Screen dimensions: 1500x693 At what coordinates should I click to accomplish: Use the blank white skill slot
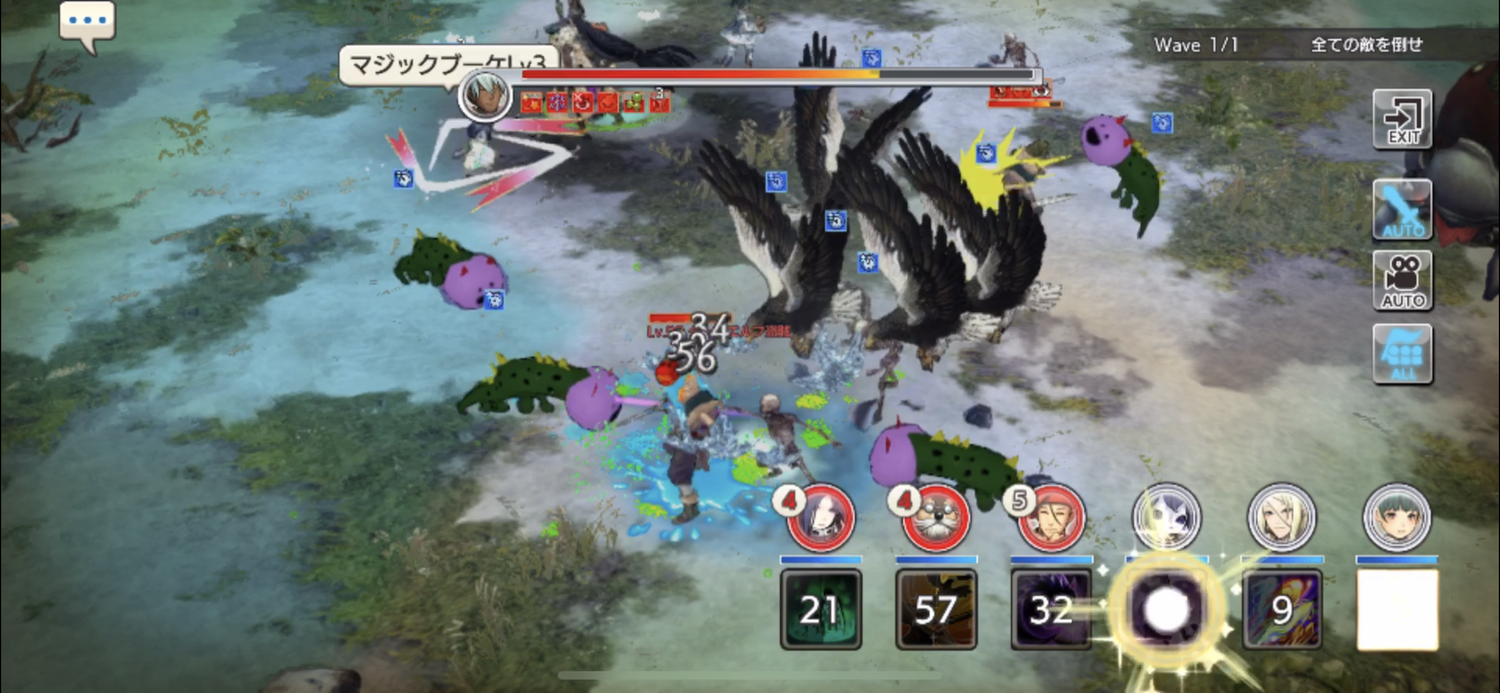1397,610
